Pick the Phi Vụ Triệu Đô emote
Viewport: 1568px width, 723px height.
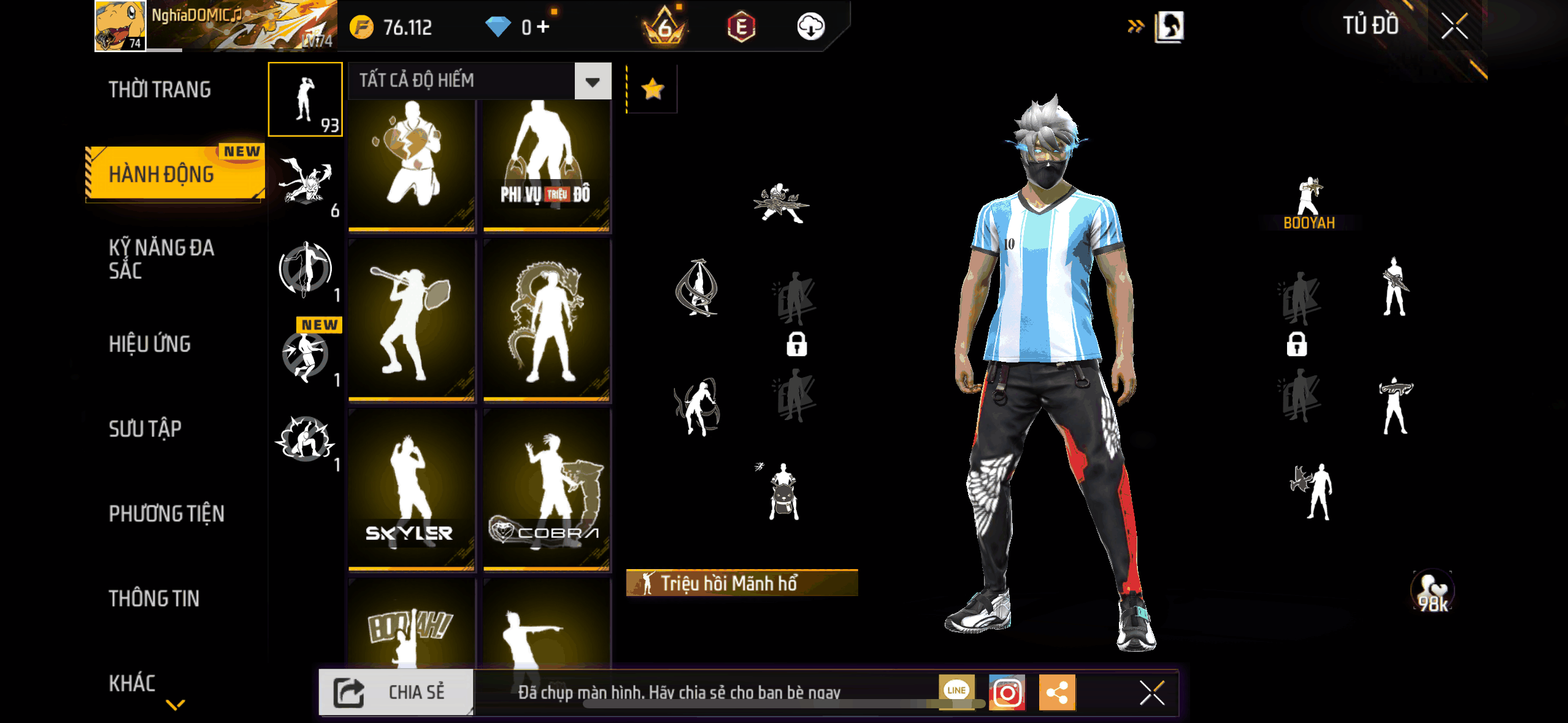(546, 164)
